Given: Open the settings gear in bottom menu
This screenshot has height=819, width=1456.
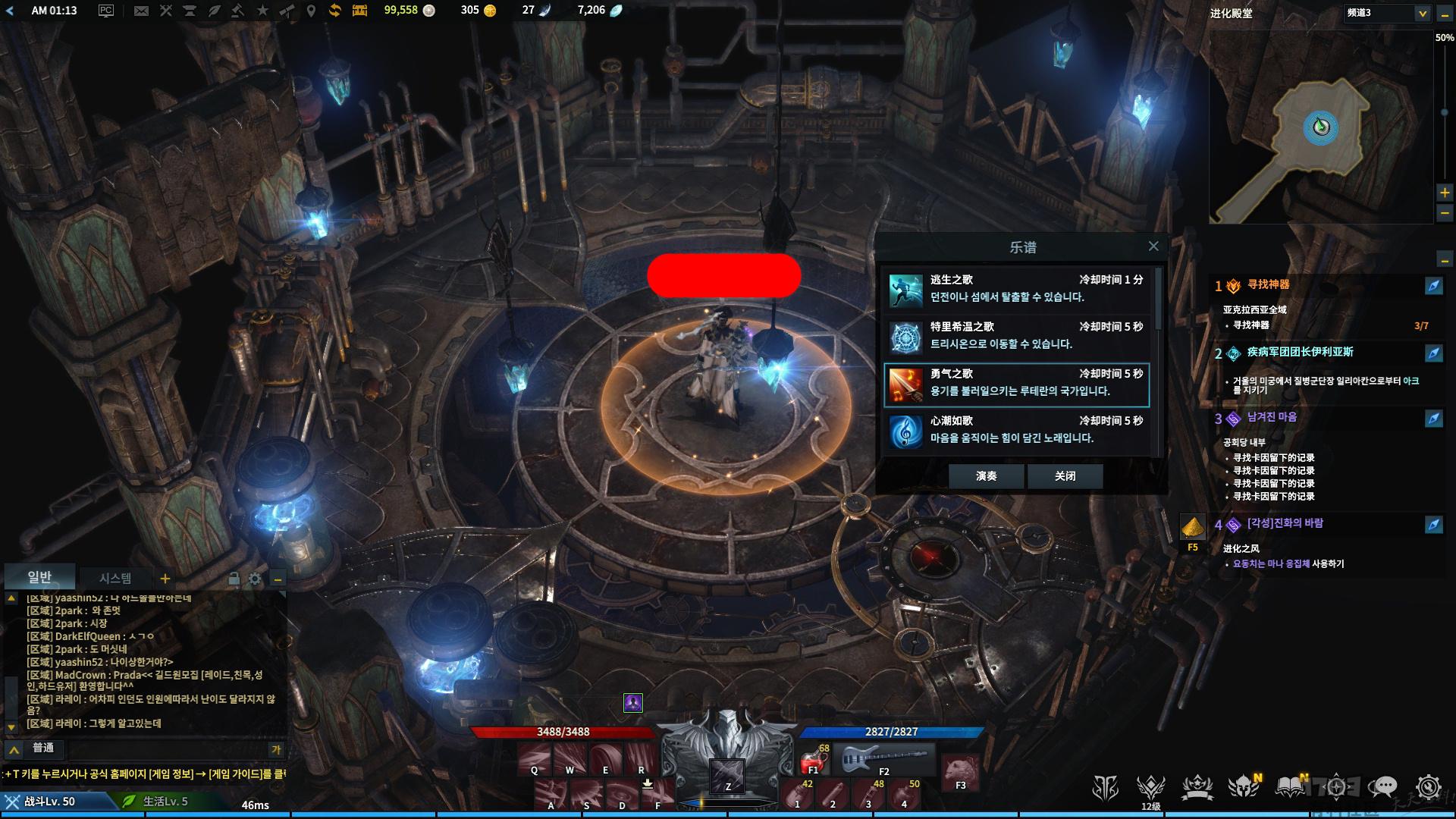Looking at the screenshot, I should click(1428, 788).
